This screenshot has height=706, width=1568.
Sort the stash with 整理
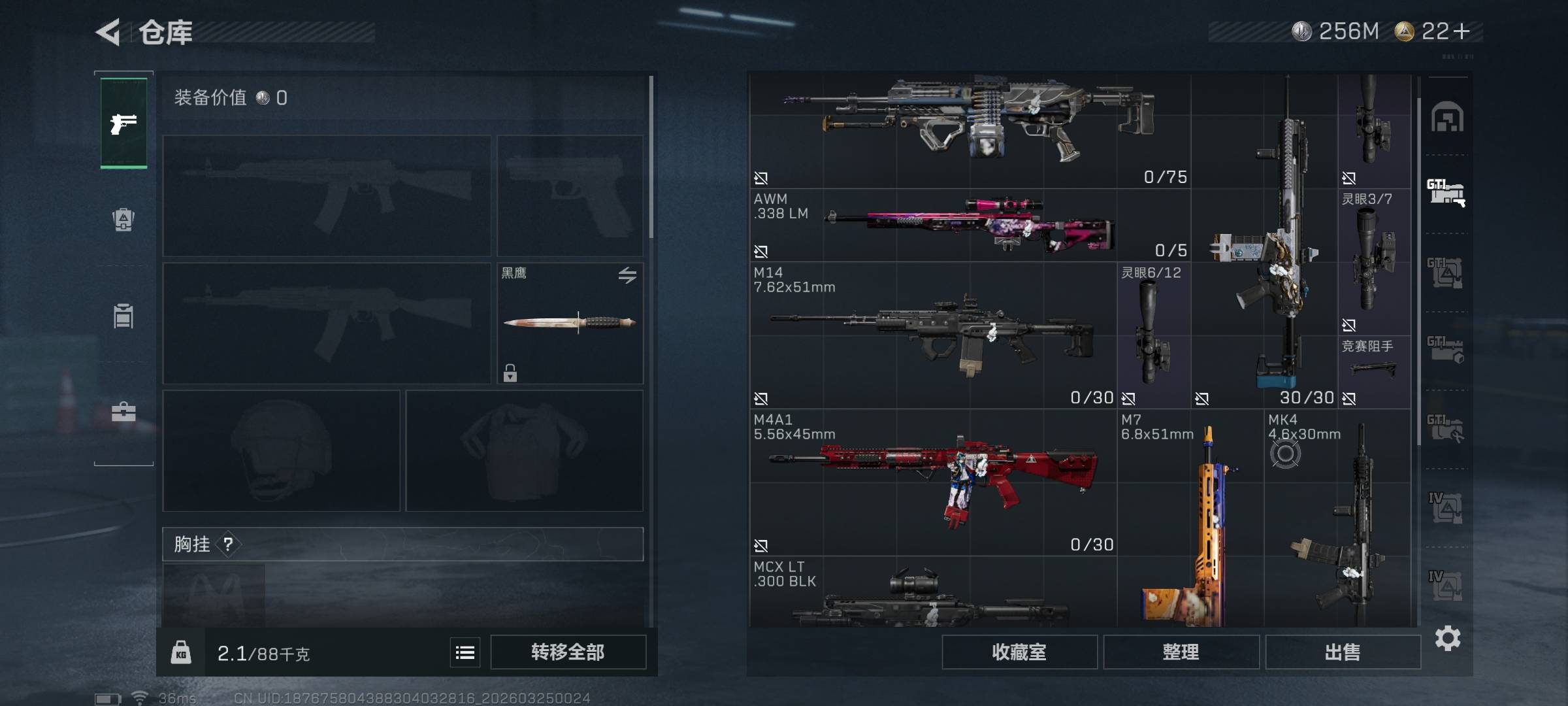click(x=1181, y=652)
